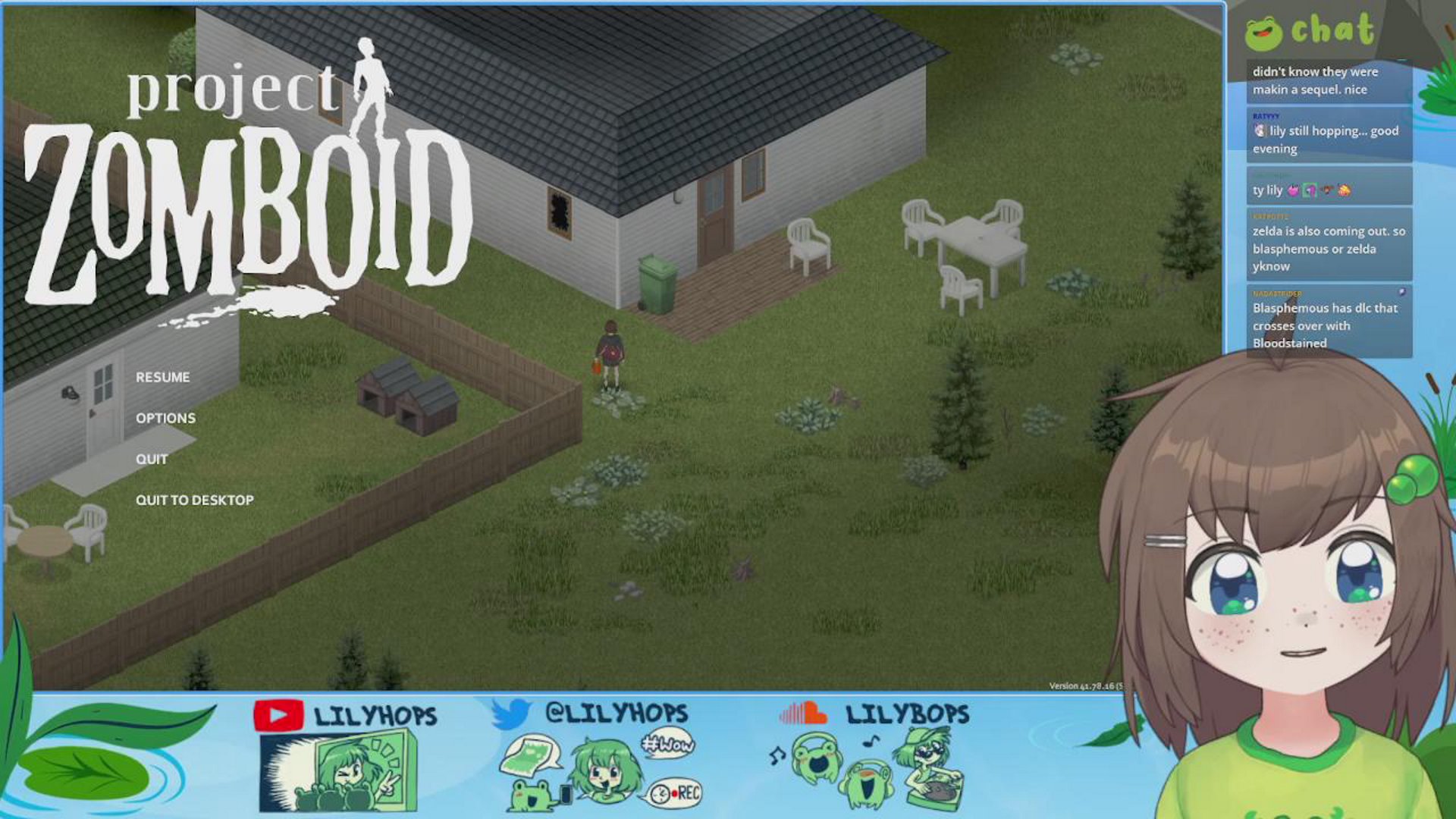Click RESUME to return to the game
The height and width of the screenshot is (819, 1456).
pyautogui.click(x=163, y=377)
